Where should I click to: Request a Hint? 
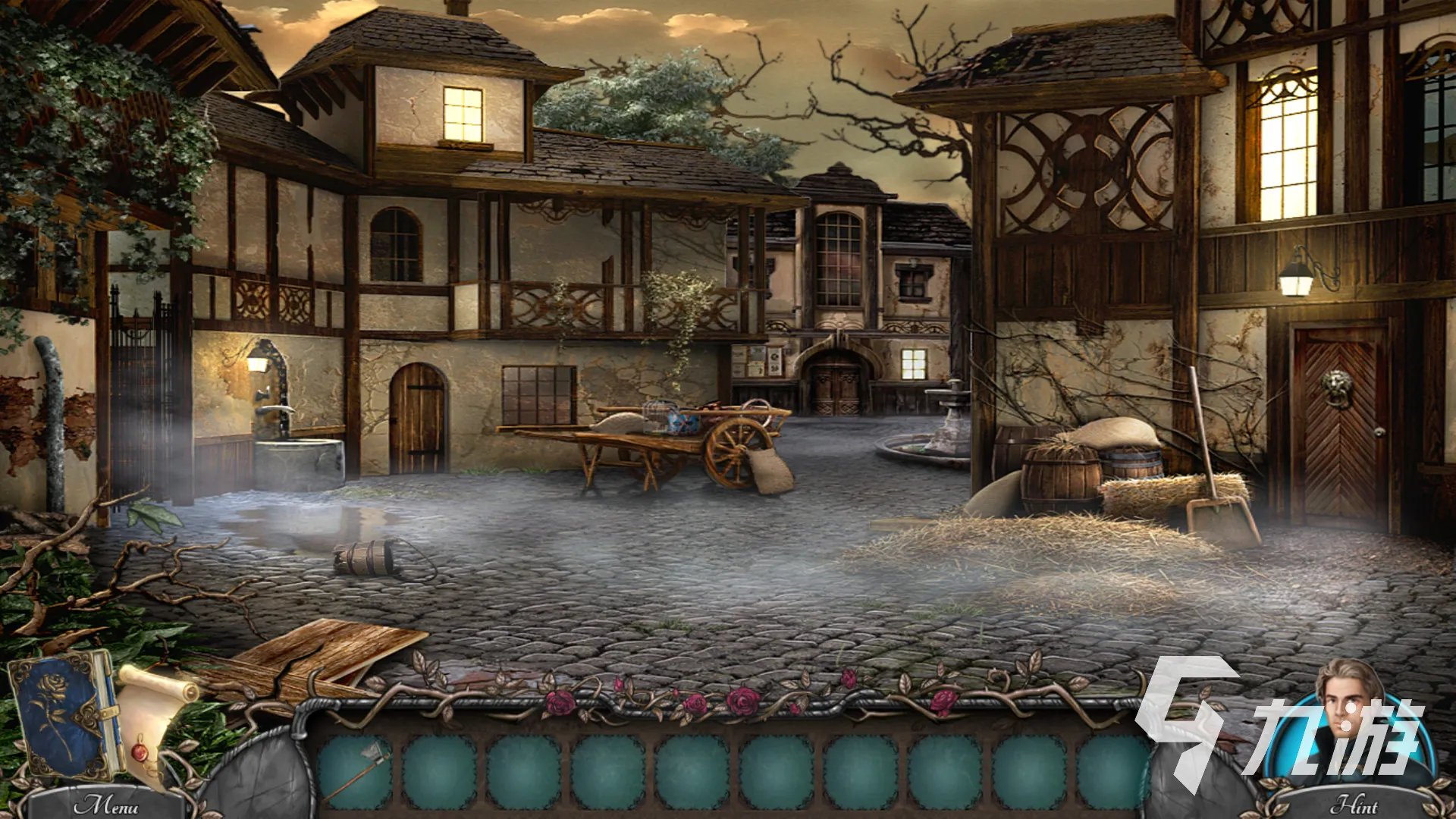click(x=1354, y=804)
